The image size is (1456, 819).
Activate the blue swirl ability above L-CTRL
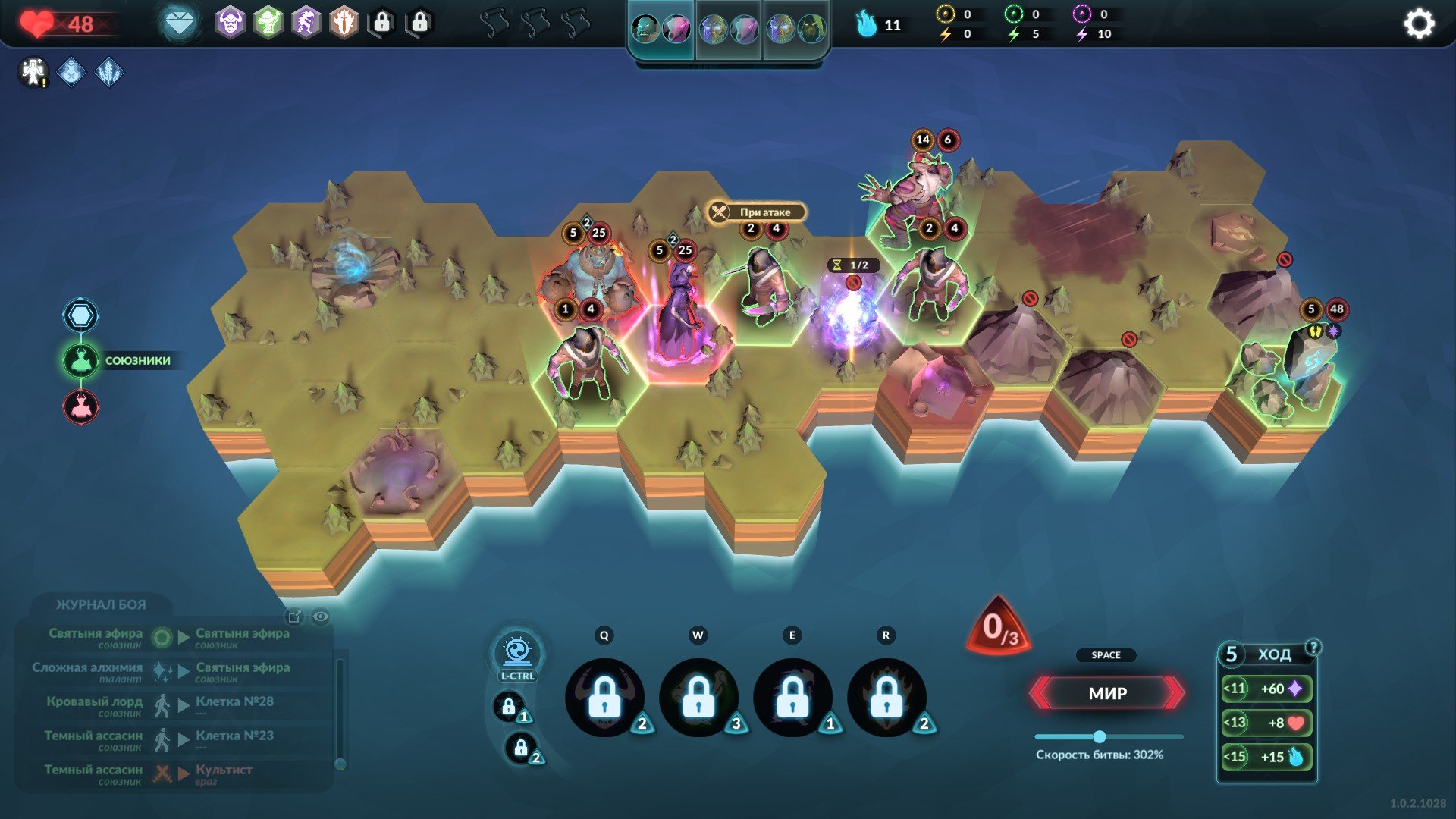pyautogui.click(x=517, y=651)
